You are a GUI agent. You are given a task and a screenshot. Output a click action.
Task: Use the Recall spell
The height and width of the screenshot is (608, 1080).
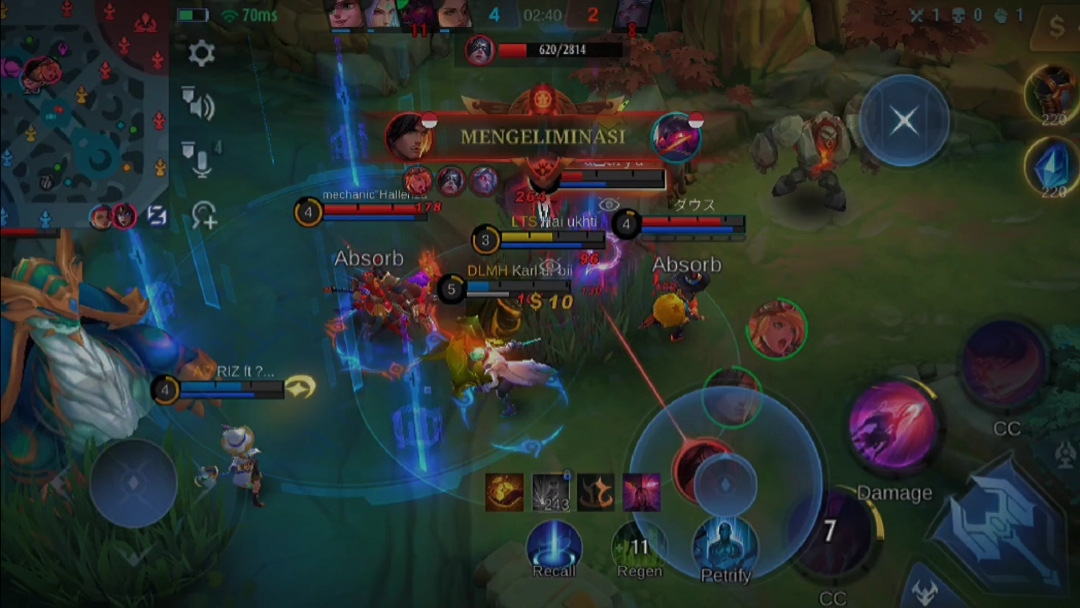[x=554, y=548]
